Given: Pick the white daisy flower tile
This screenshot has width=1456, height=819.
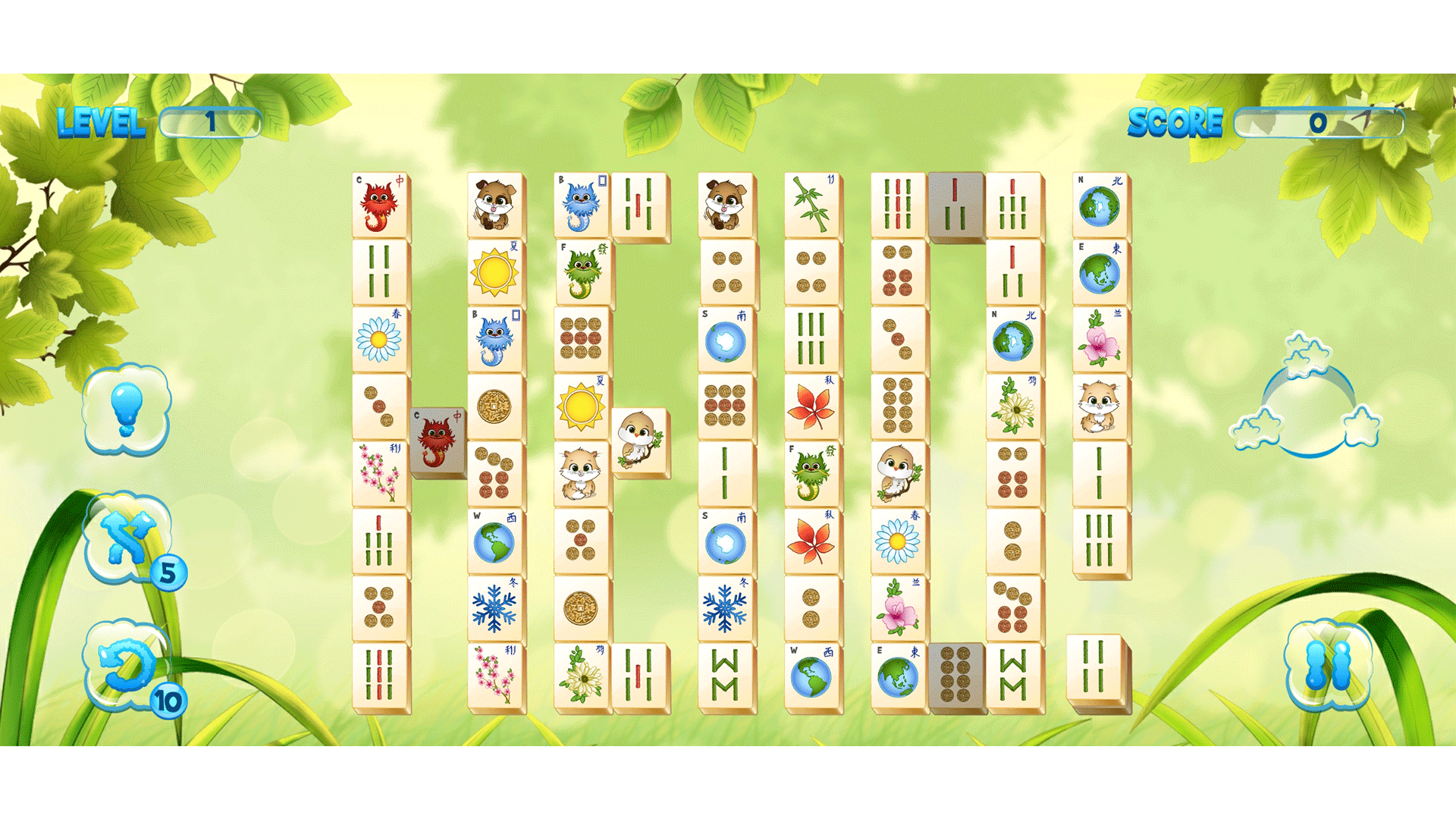Looking at the screenshot, I should 379,337.
